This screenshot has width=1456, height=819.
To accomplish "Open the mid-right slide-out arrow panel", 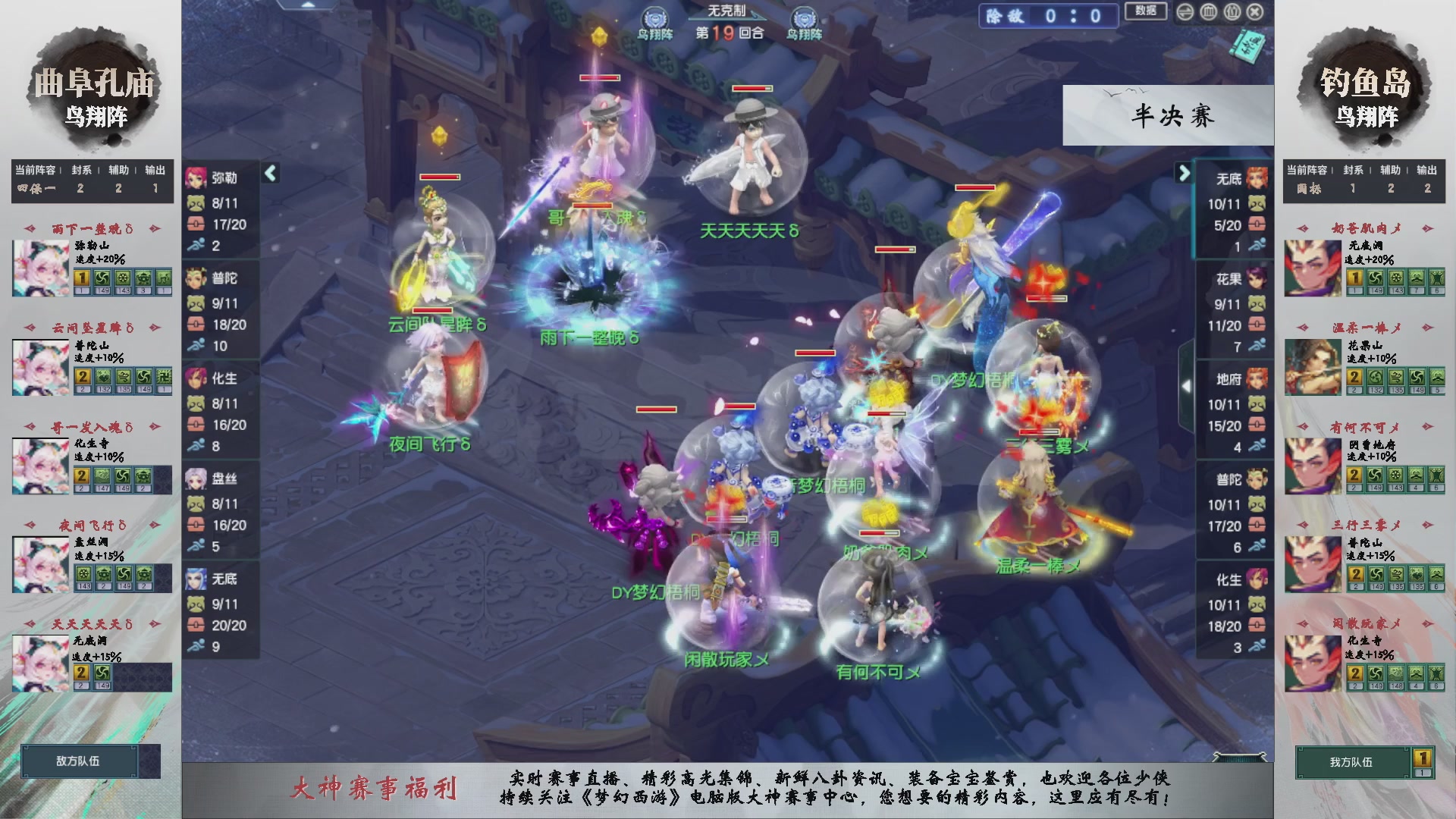I will click(1188, 385).
